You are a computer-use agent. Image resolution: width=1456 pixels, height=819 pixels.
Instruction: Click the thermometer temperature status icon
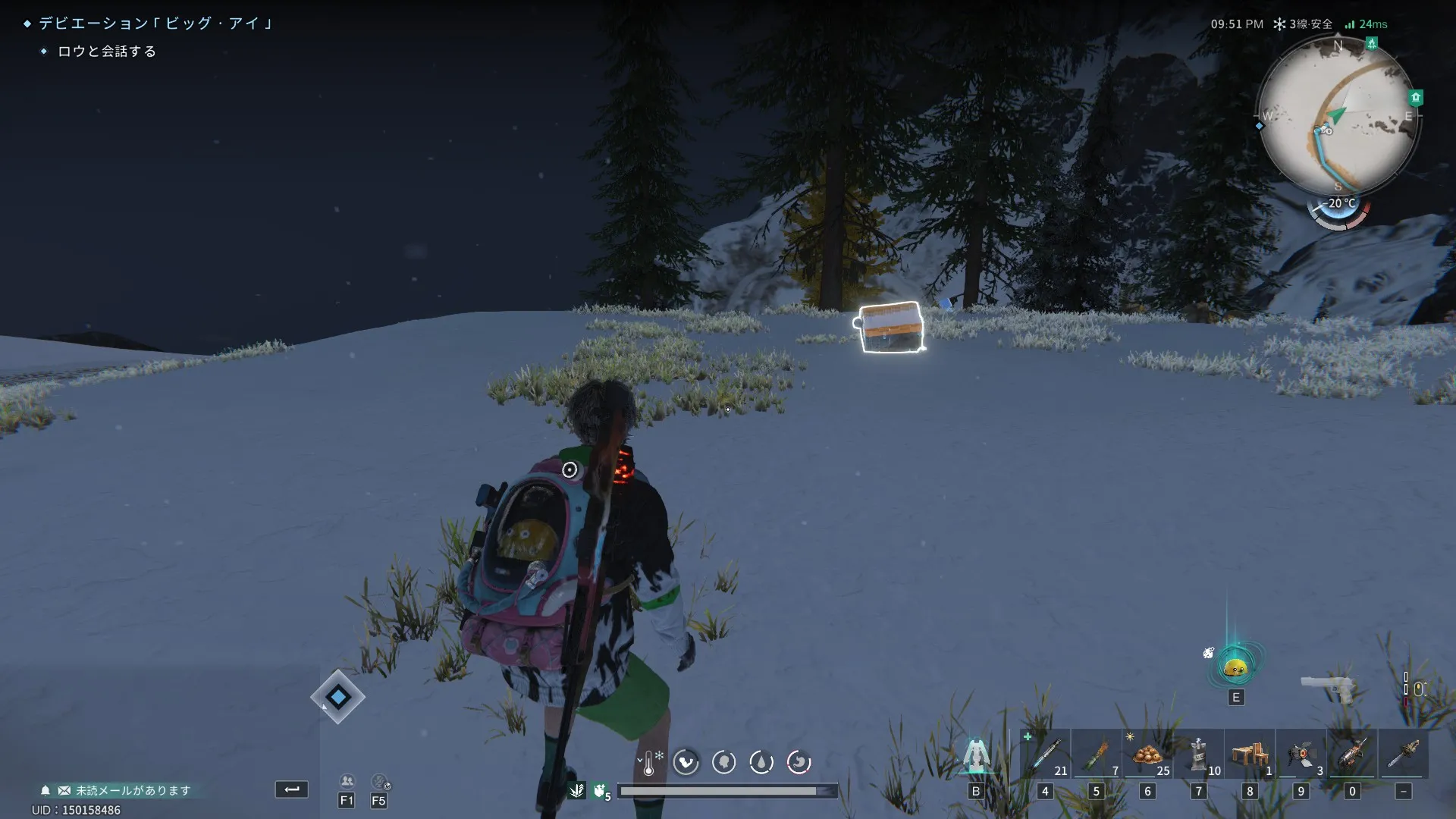point(649,762)
